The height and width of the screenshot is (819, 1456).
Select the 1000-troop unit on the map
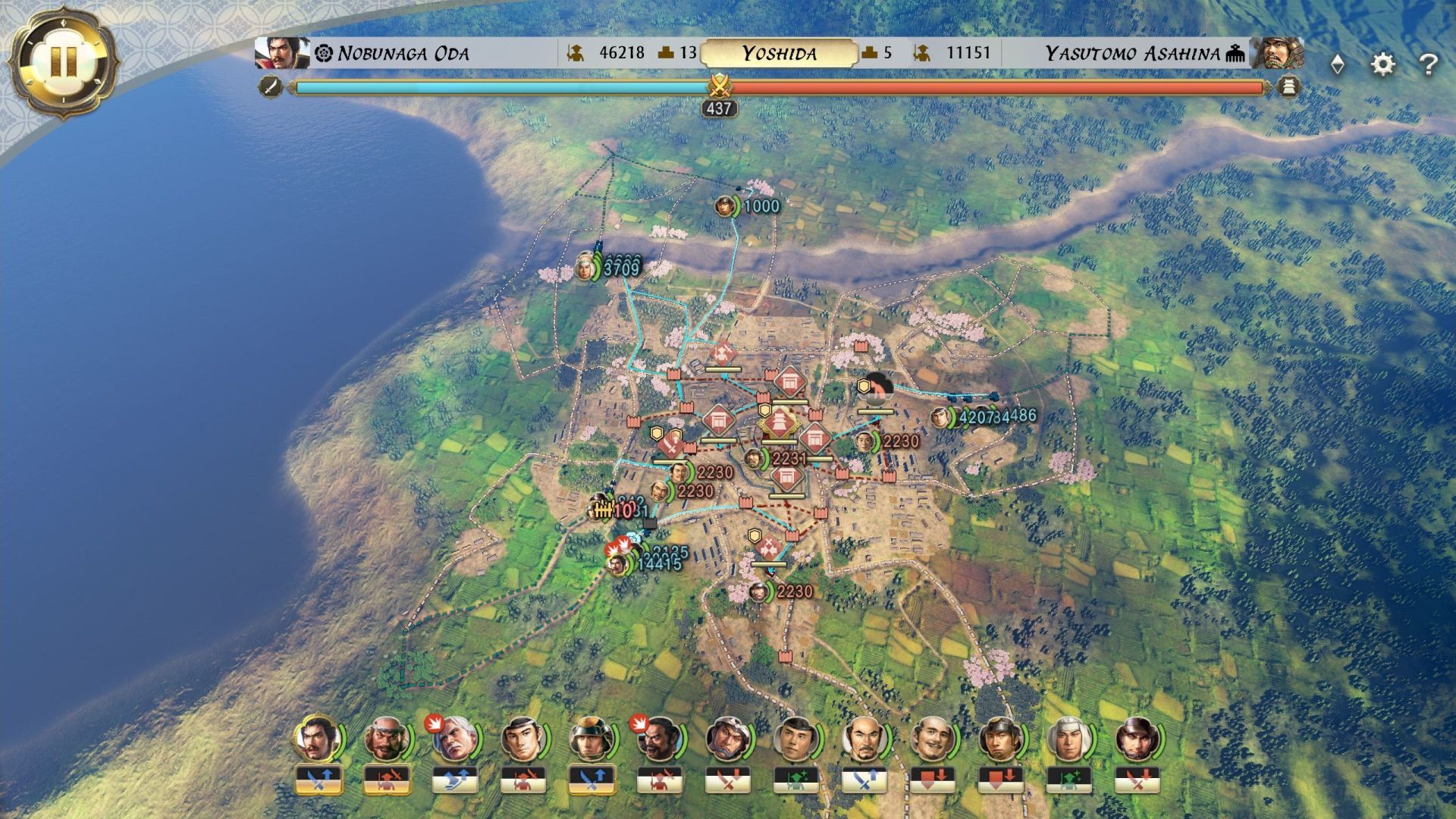(x=726, y=206)
